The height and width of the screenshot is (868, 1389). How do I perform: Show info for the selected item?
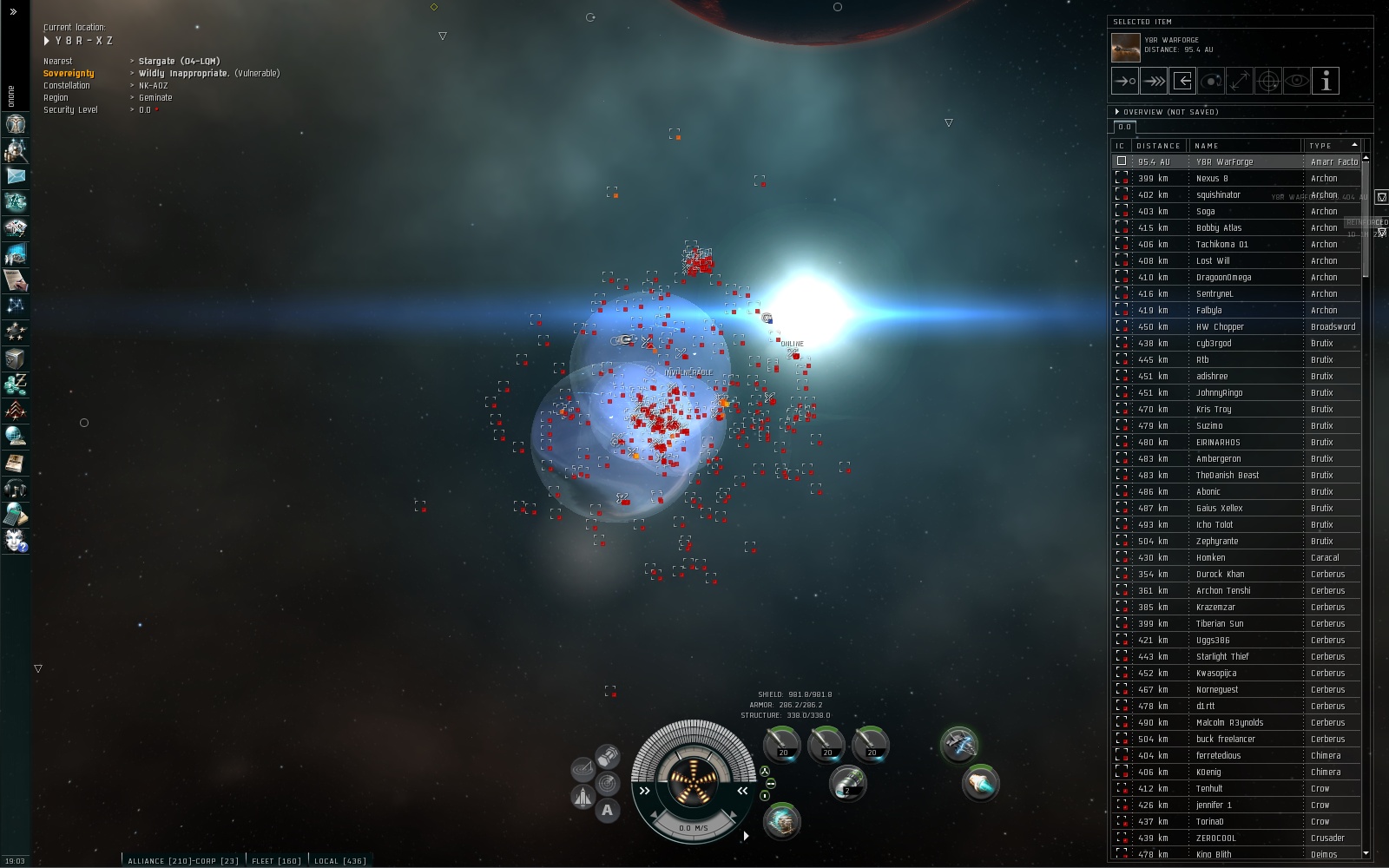point(1326,81)
